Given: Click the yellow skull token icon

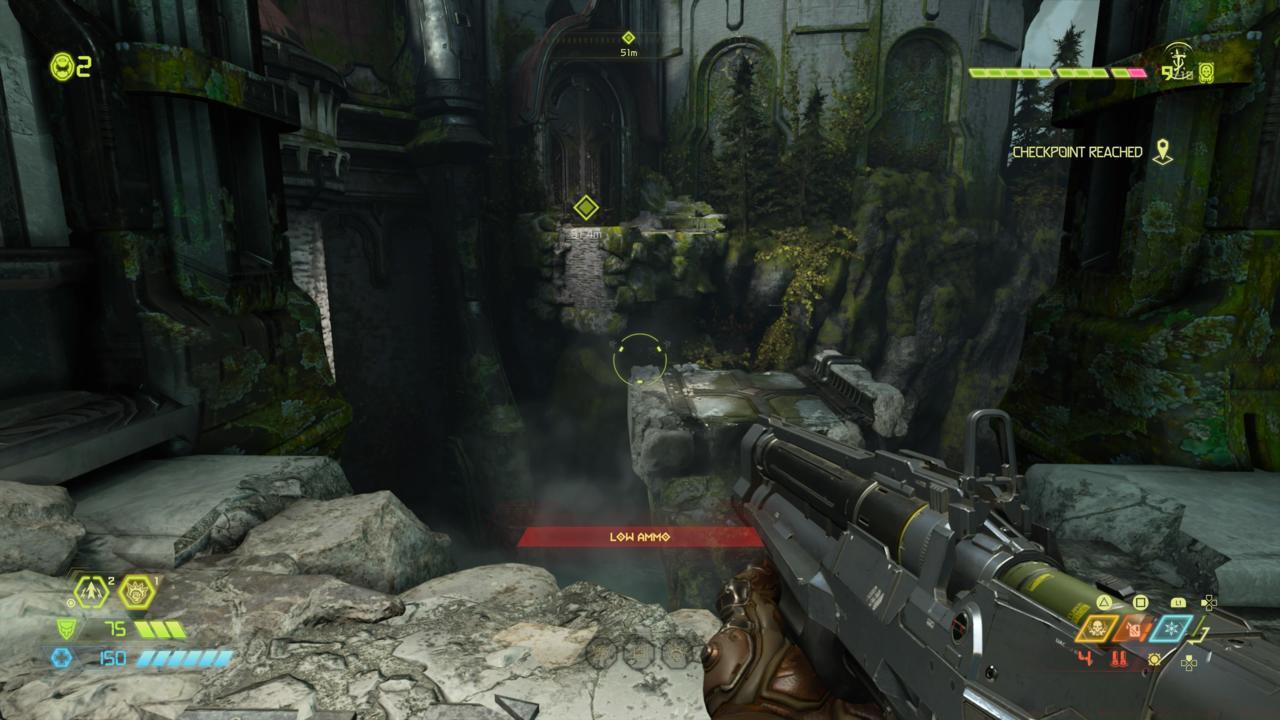Looking at the screenshot, I should tap(1207, 71).
